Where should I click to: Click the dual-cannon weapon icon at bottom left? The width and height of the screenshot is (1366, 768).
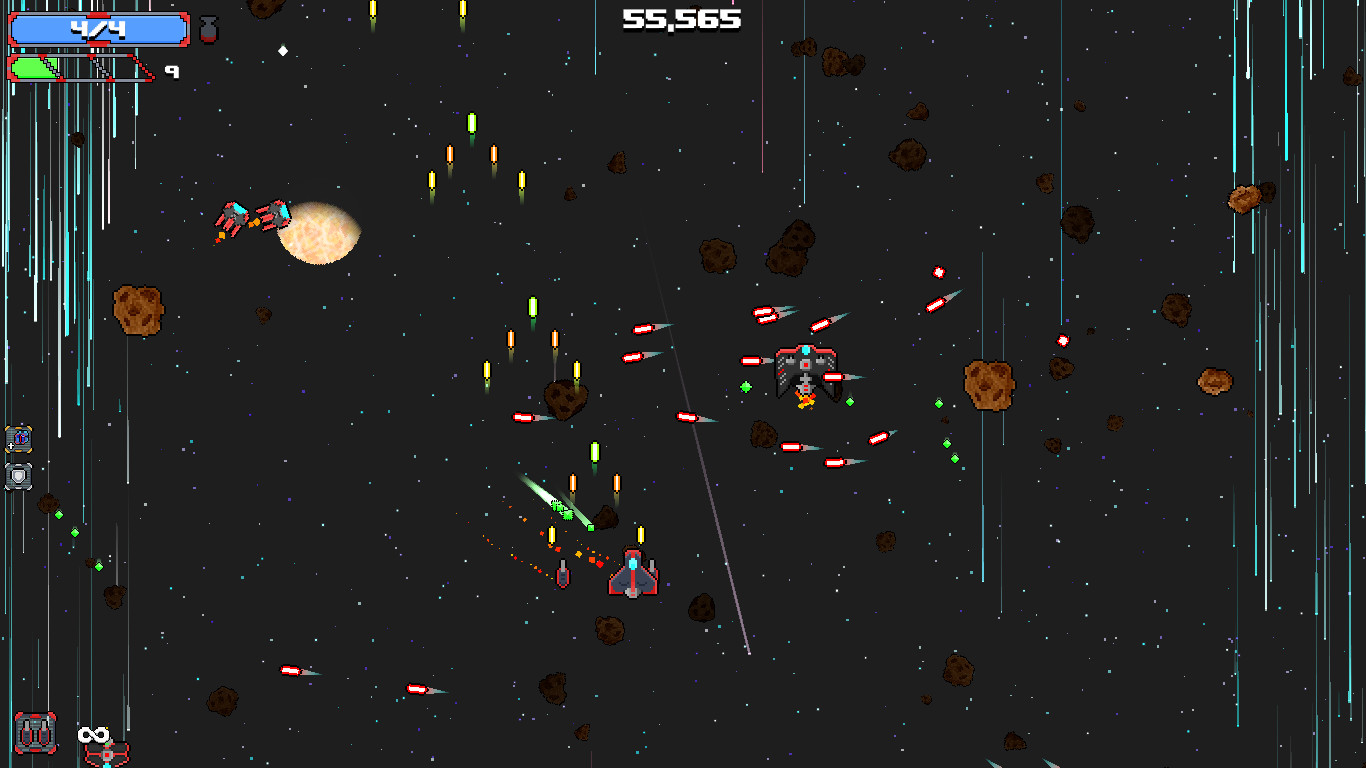pos(37,733)
